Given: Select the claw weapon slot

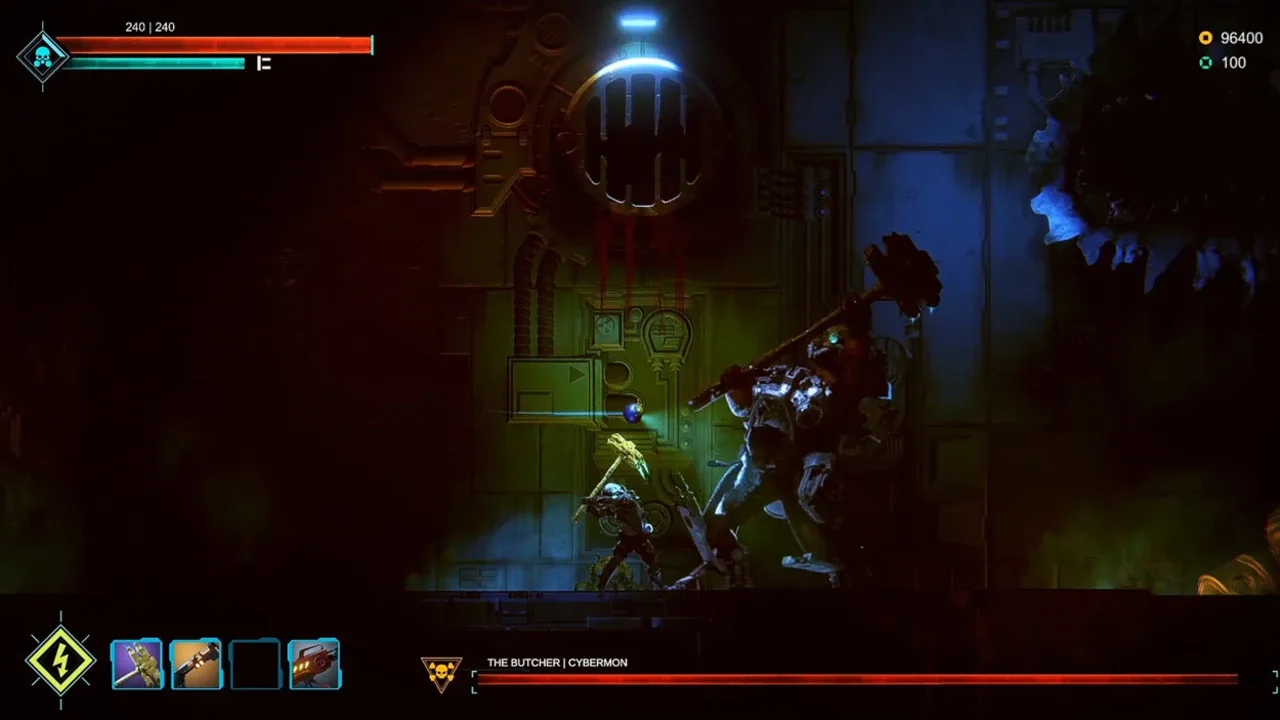Looking at the screenshot, I should coord(137,664).
